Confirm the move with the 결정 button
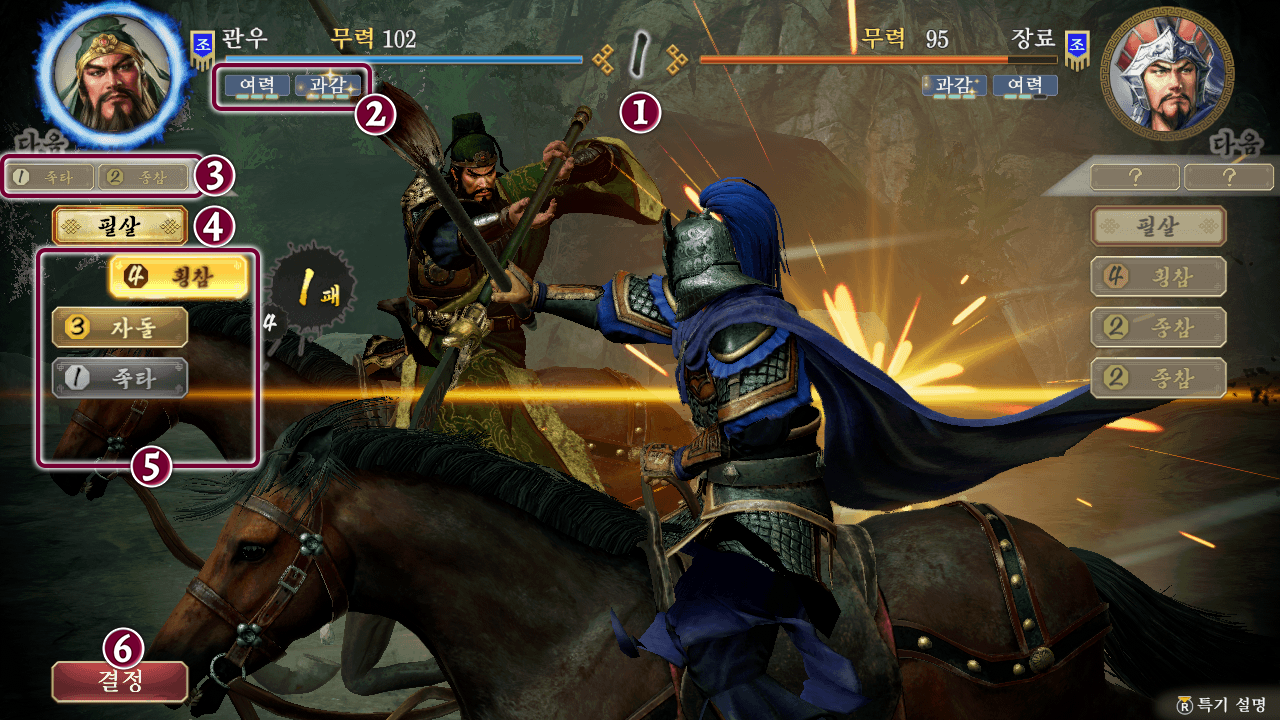 click(120, 681)
